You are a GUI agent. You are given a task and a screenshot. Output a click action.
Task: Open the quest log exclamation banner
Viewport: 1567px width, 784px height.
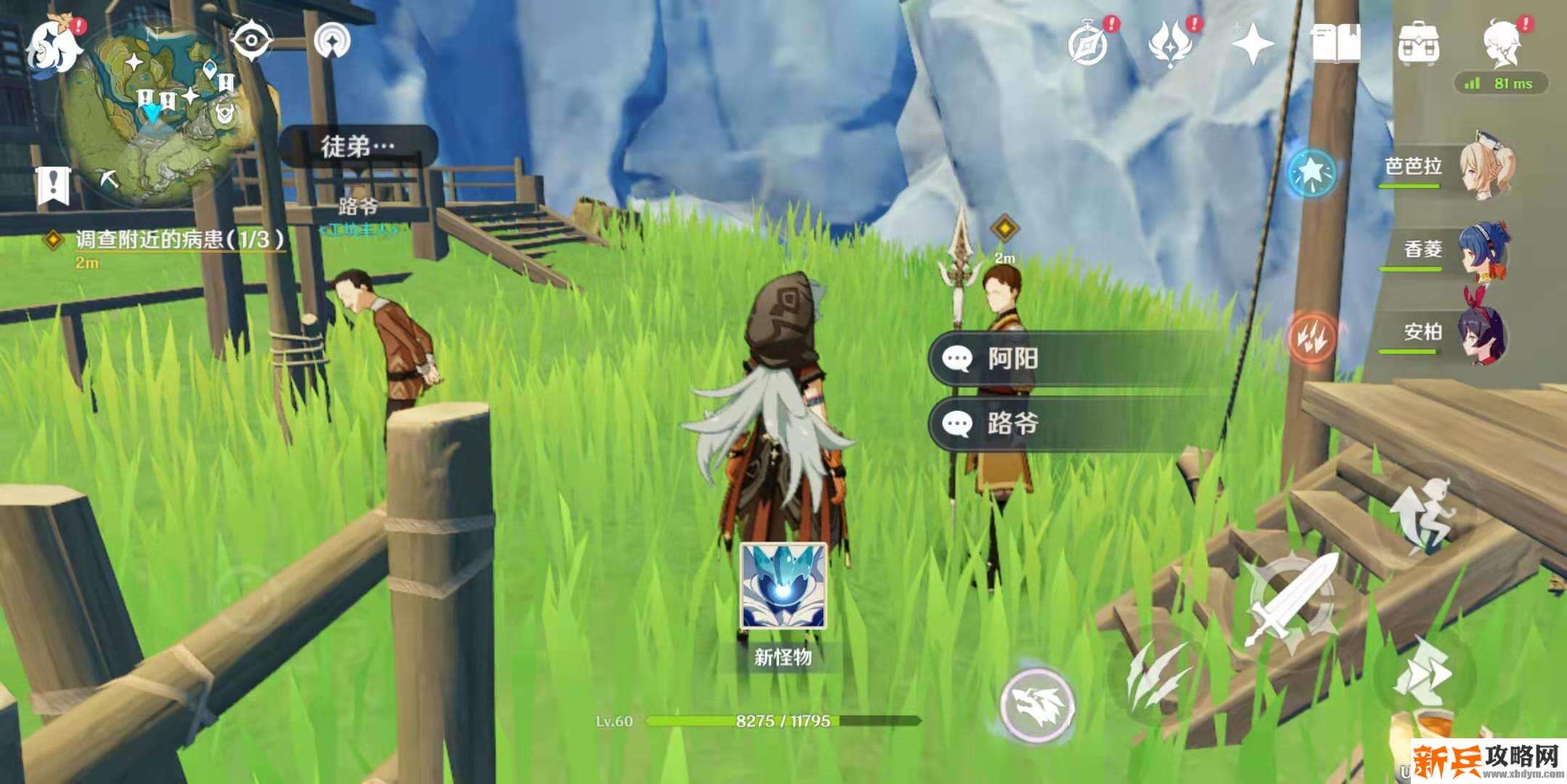(x=53, y=185)
